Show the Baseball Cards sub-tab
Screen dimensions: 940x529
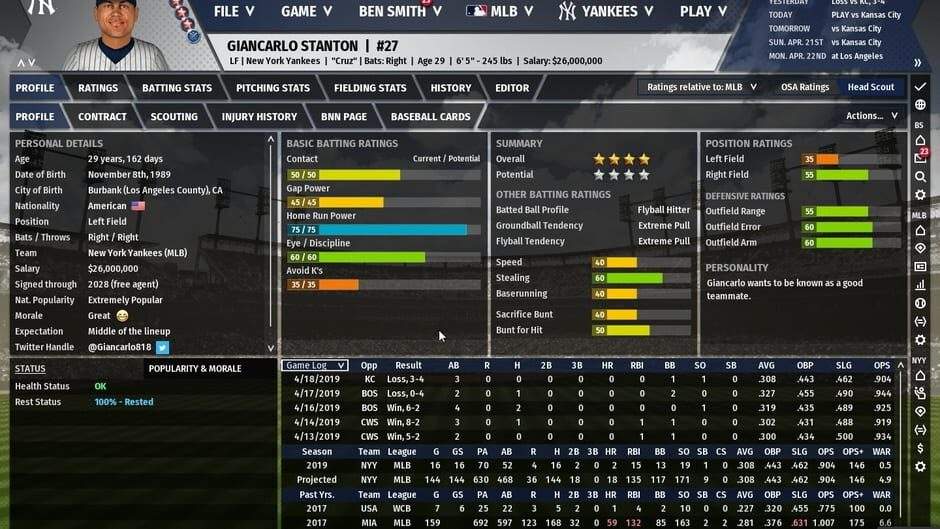pos(430,117)
